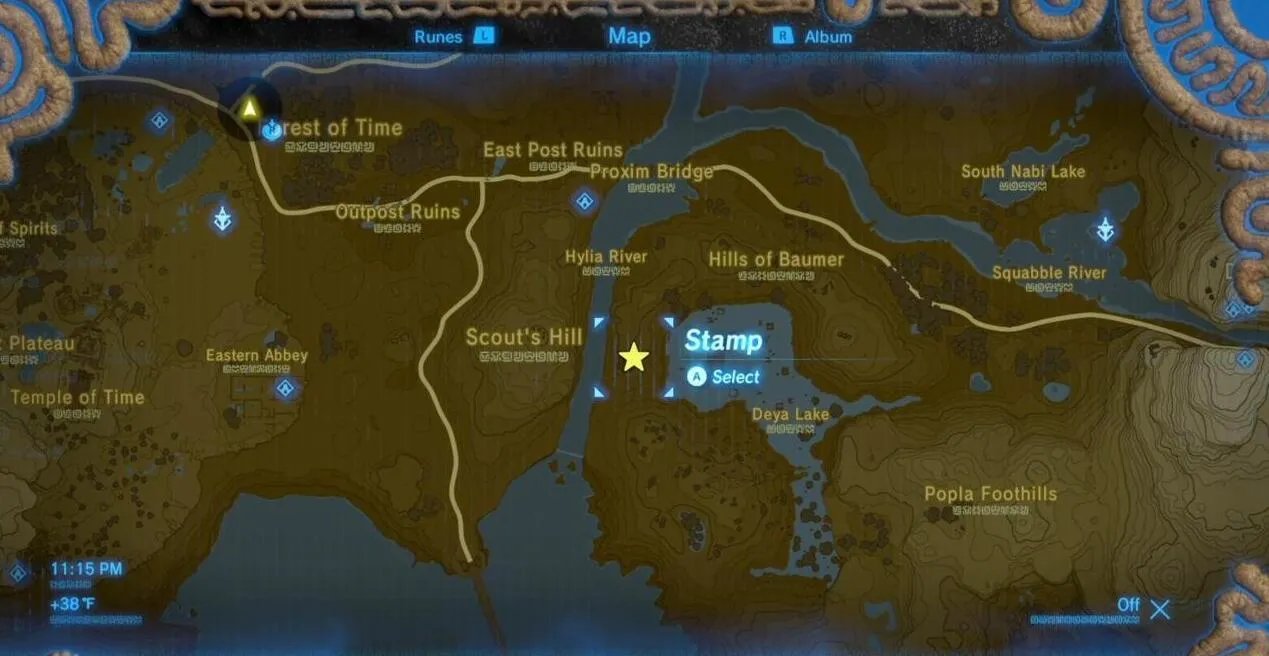Pick the shrine icon above Squabble River

pos(1105,230)
